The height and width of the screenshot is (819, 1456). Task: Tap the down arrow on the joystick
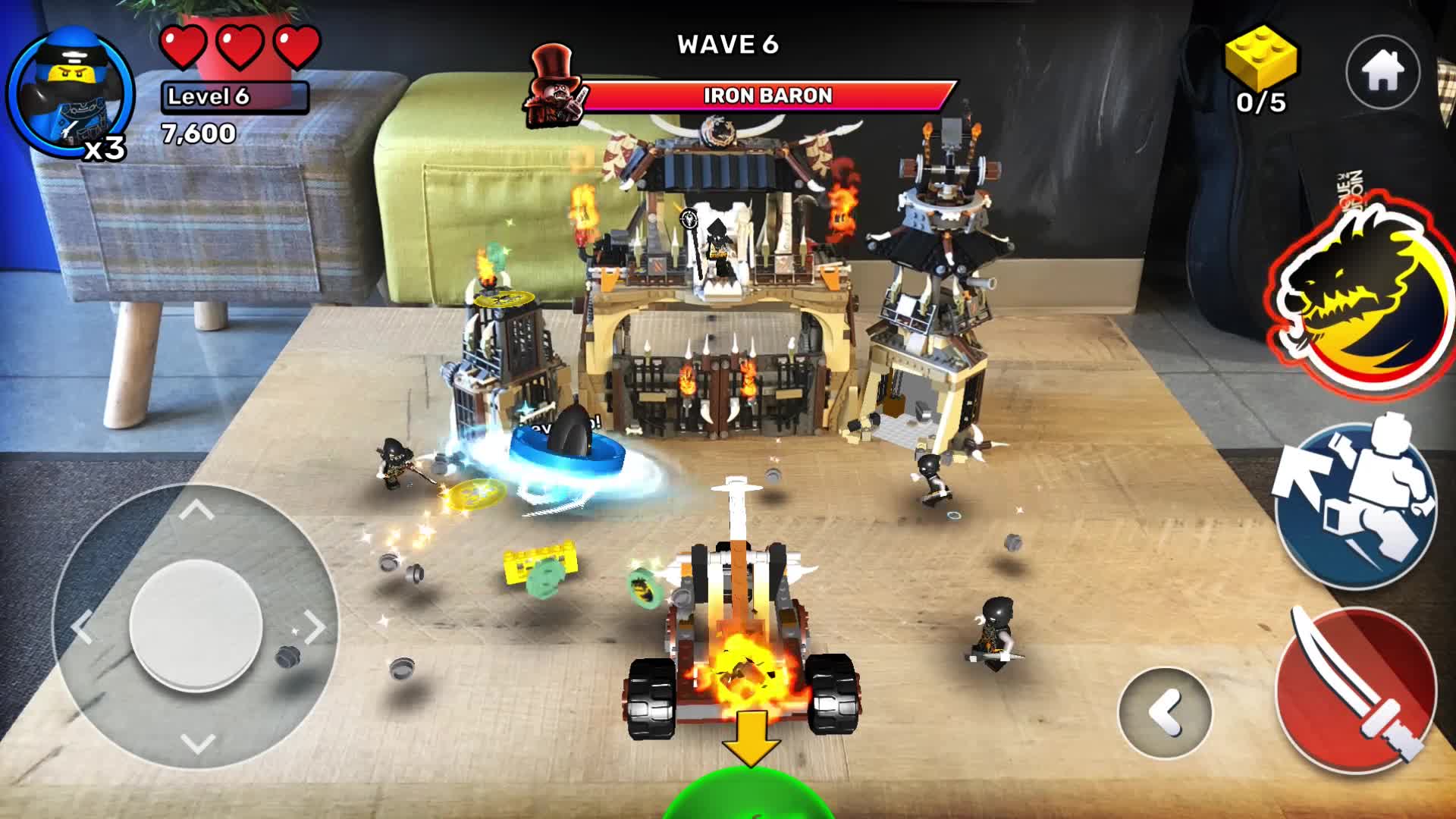197,742
